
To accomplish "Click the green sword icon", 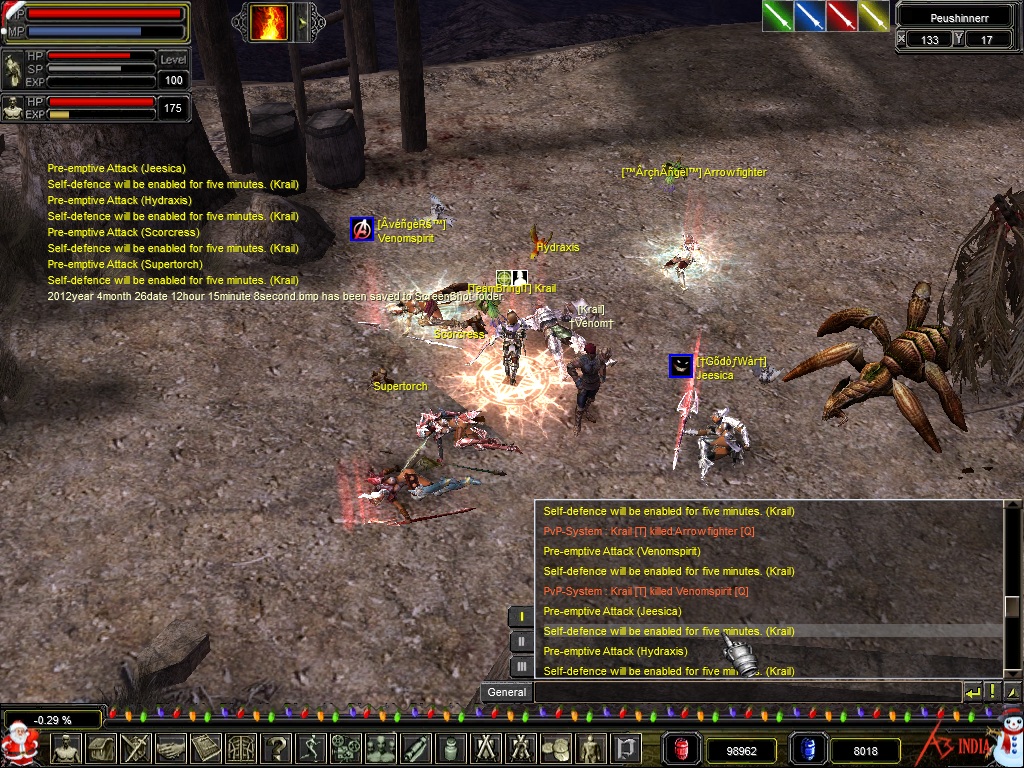I will tap(777, 16).
